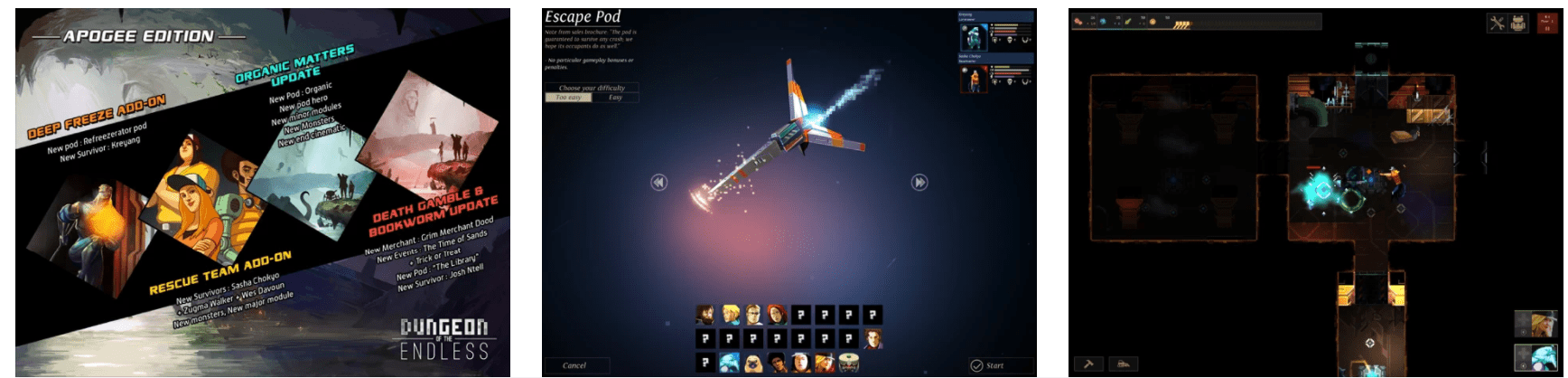Screen dimensions: 1568x378
Task: Choose the 'Too easy' difficulty
Action: tap(568, 98)
